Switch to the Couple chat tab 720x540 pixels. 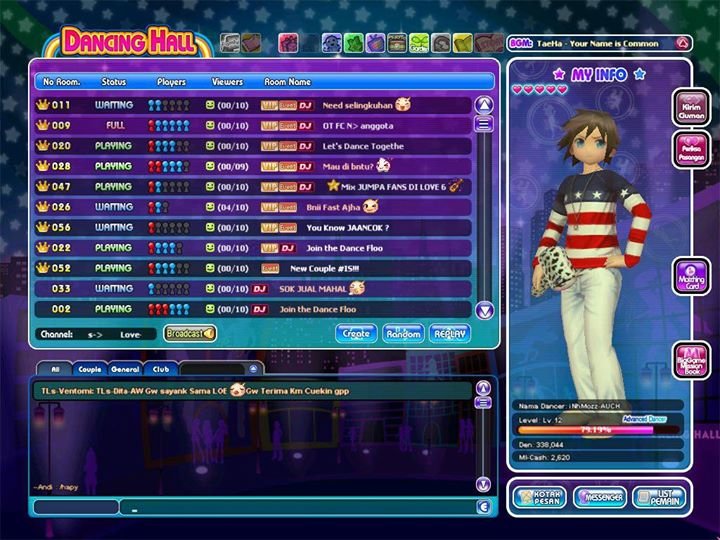coord(89,369)
